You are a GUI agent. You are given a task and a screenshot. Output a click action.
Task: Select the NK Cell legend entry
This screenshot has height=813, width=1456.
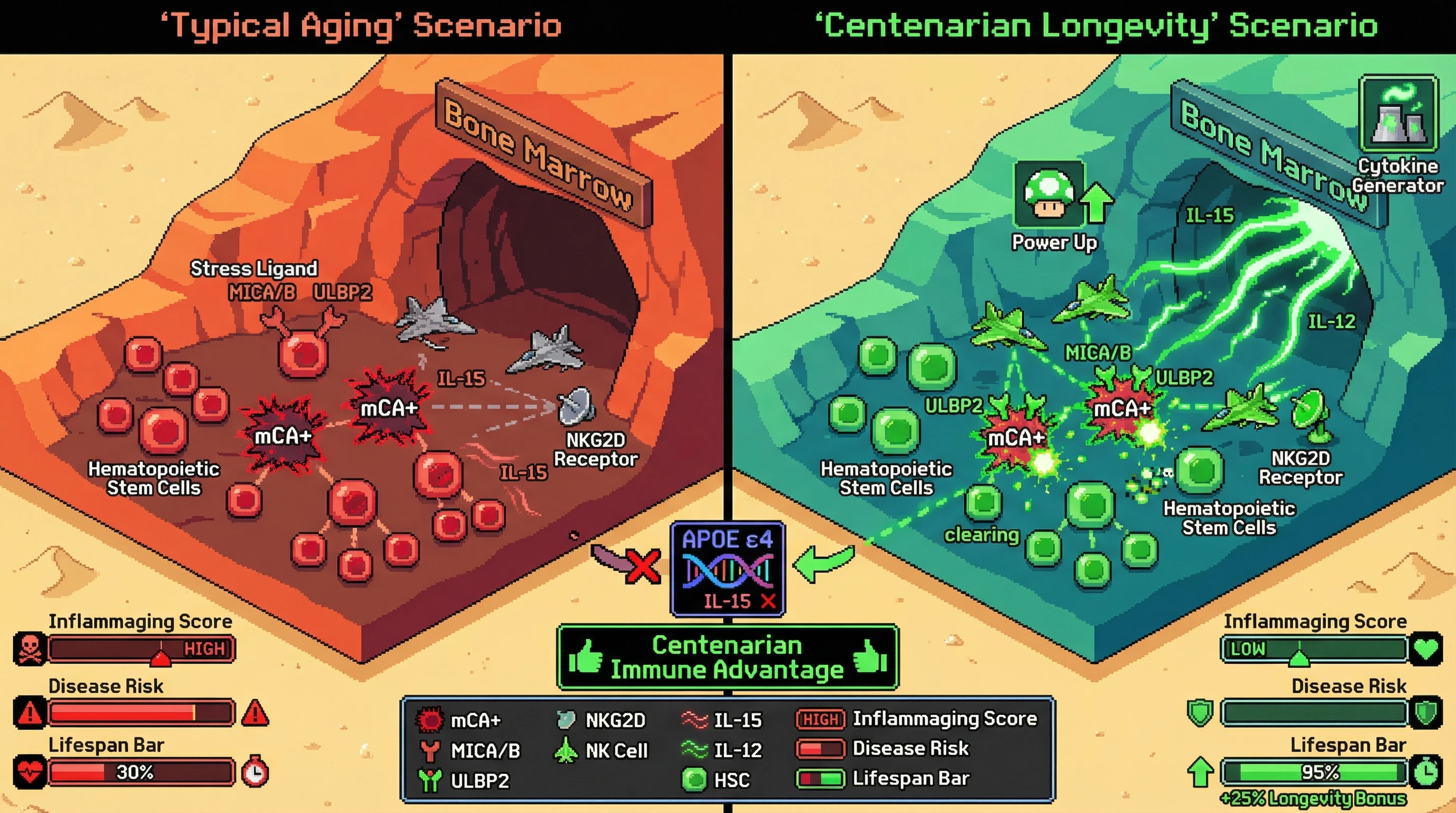(x=602, y=750)
